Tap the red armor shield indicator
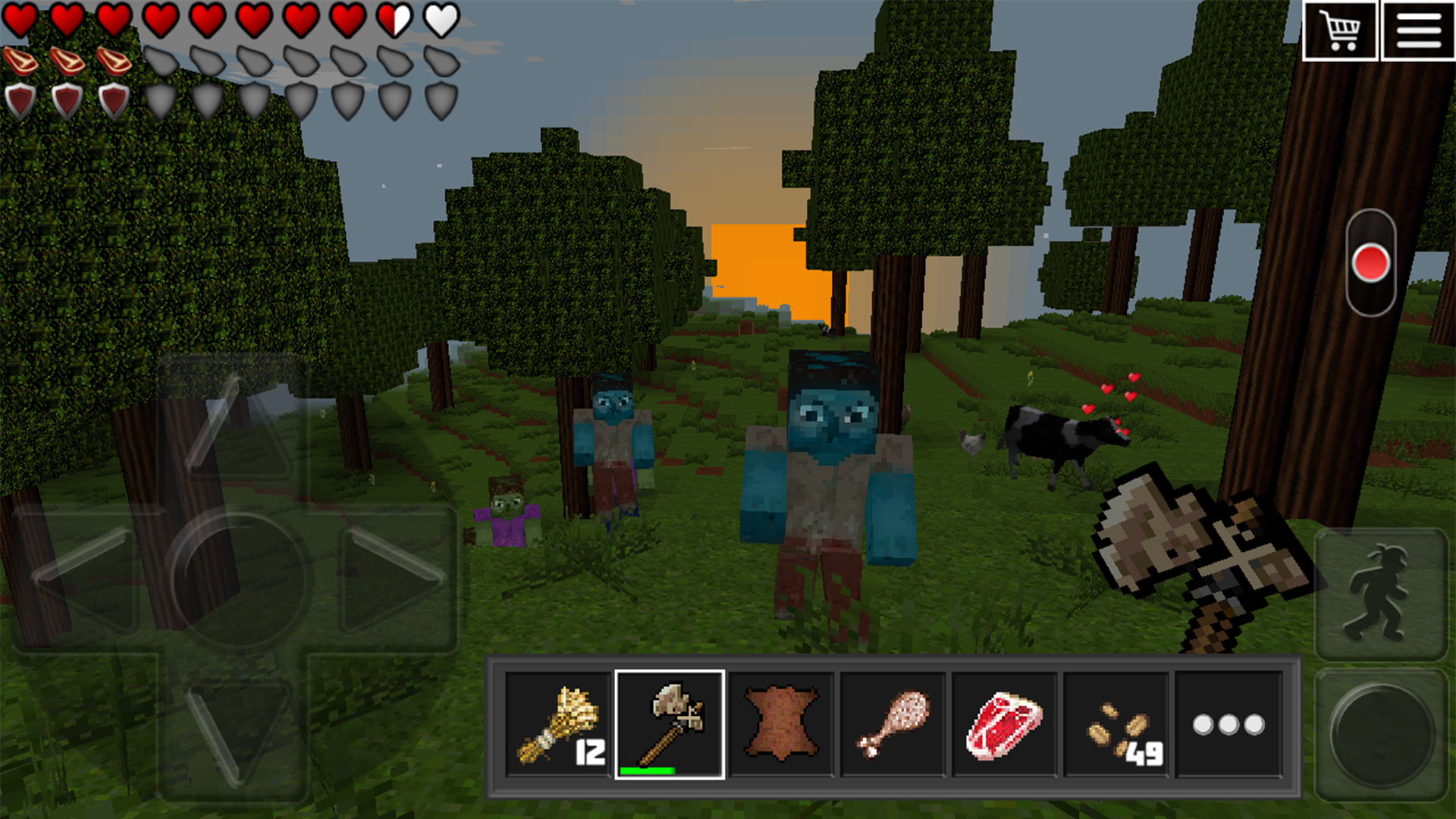The image size is (1456, 819). coord(20,101)
